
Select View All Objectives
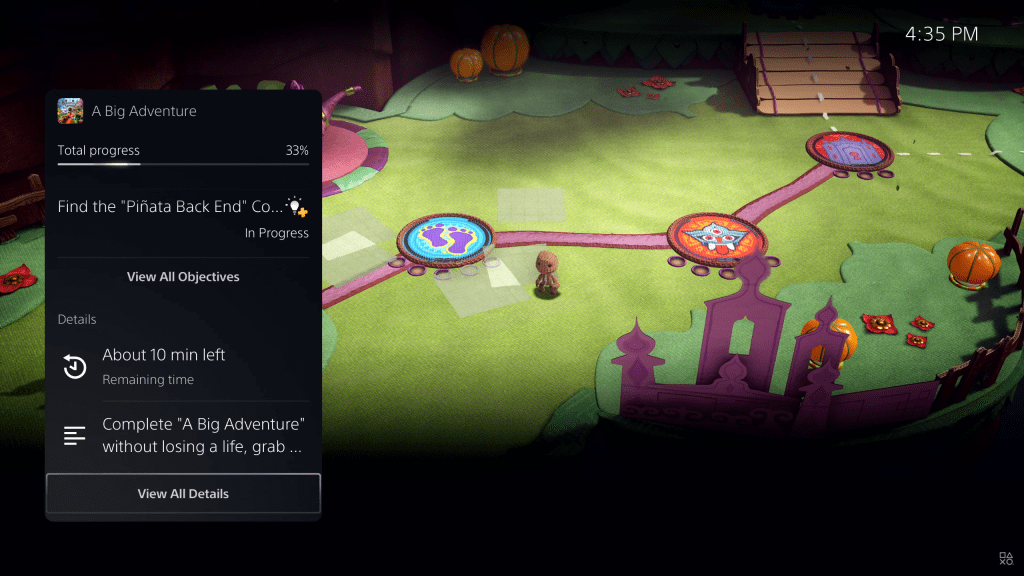pyautogui.click(x=183, y=276)
